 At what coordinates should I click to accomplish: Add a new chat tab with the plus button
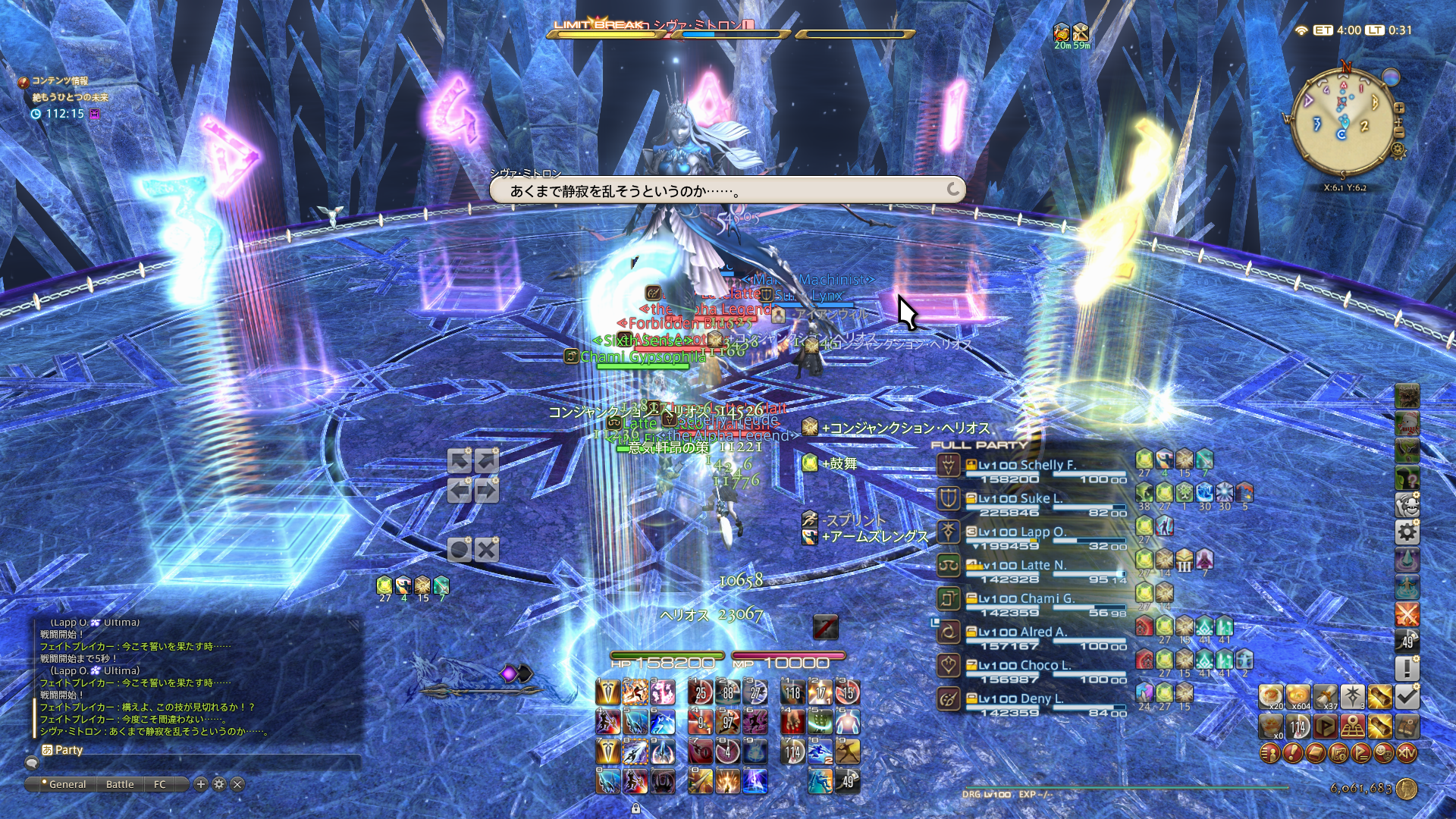pyautogui.click(x=199, y=784)
